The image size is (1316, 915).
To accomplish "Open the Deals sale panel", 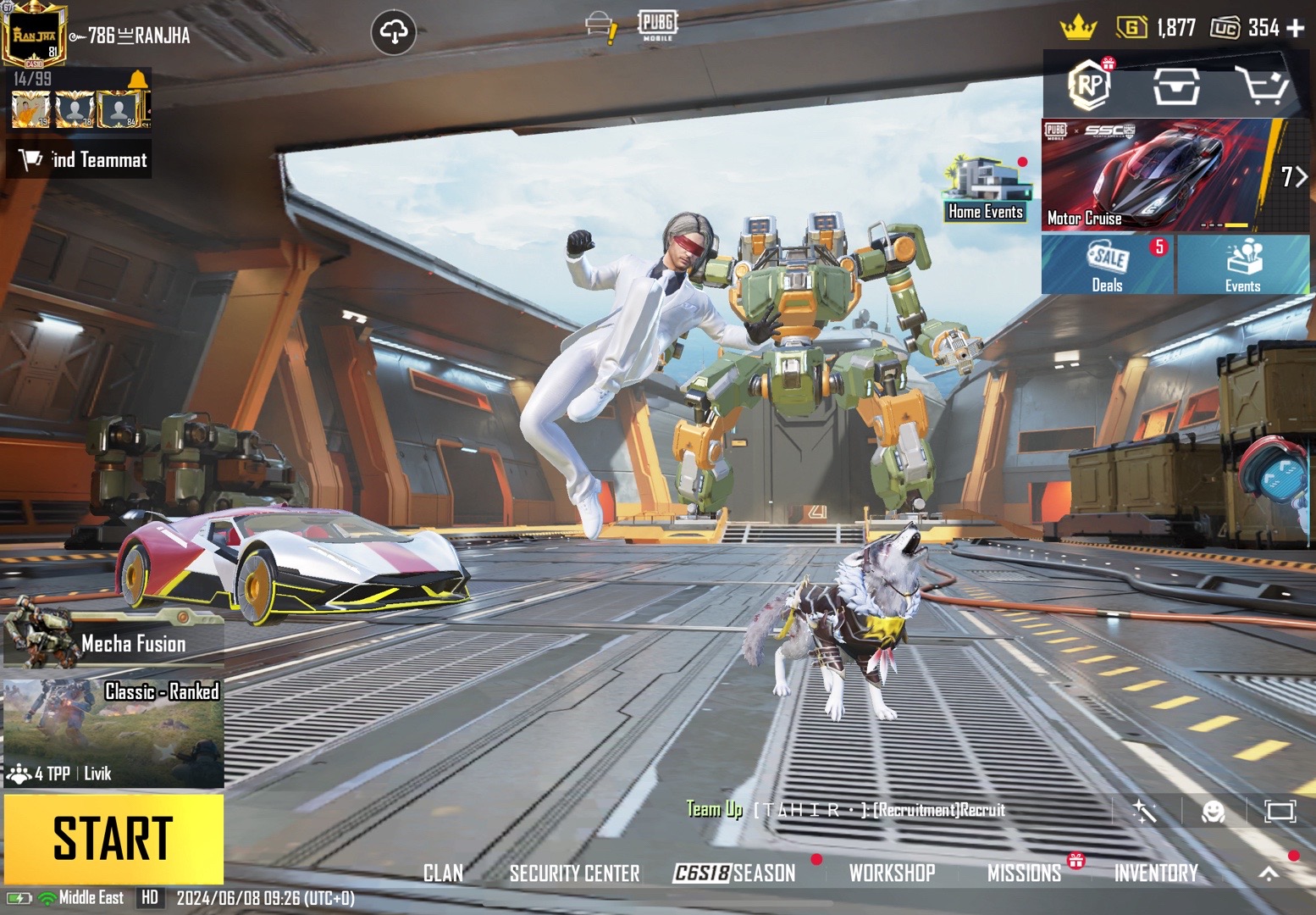I will [1107, 265].
